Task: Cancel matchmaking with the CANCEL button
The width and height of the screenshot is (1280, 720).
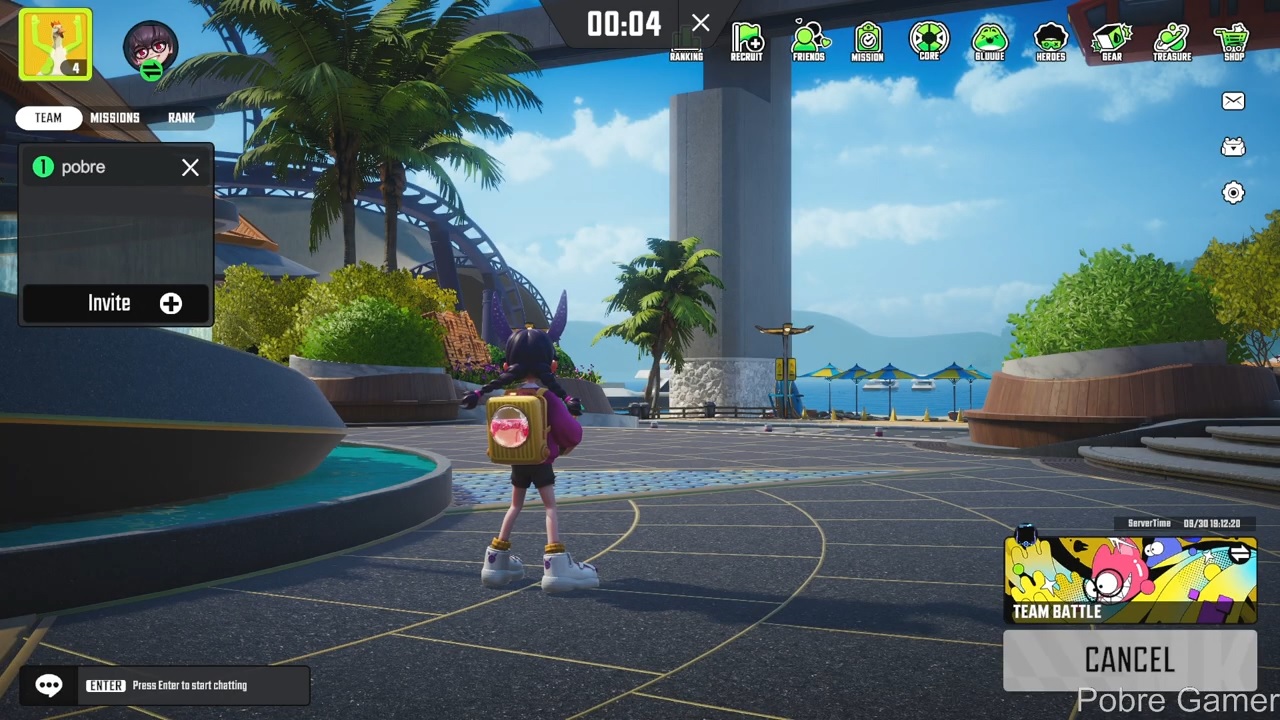Action: click(1130, 660)
